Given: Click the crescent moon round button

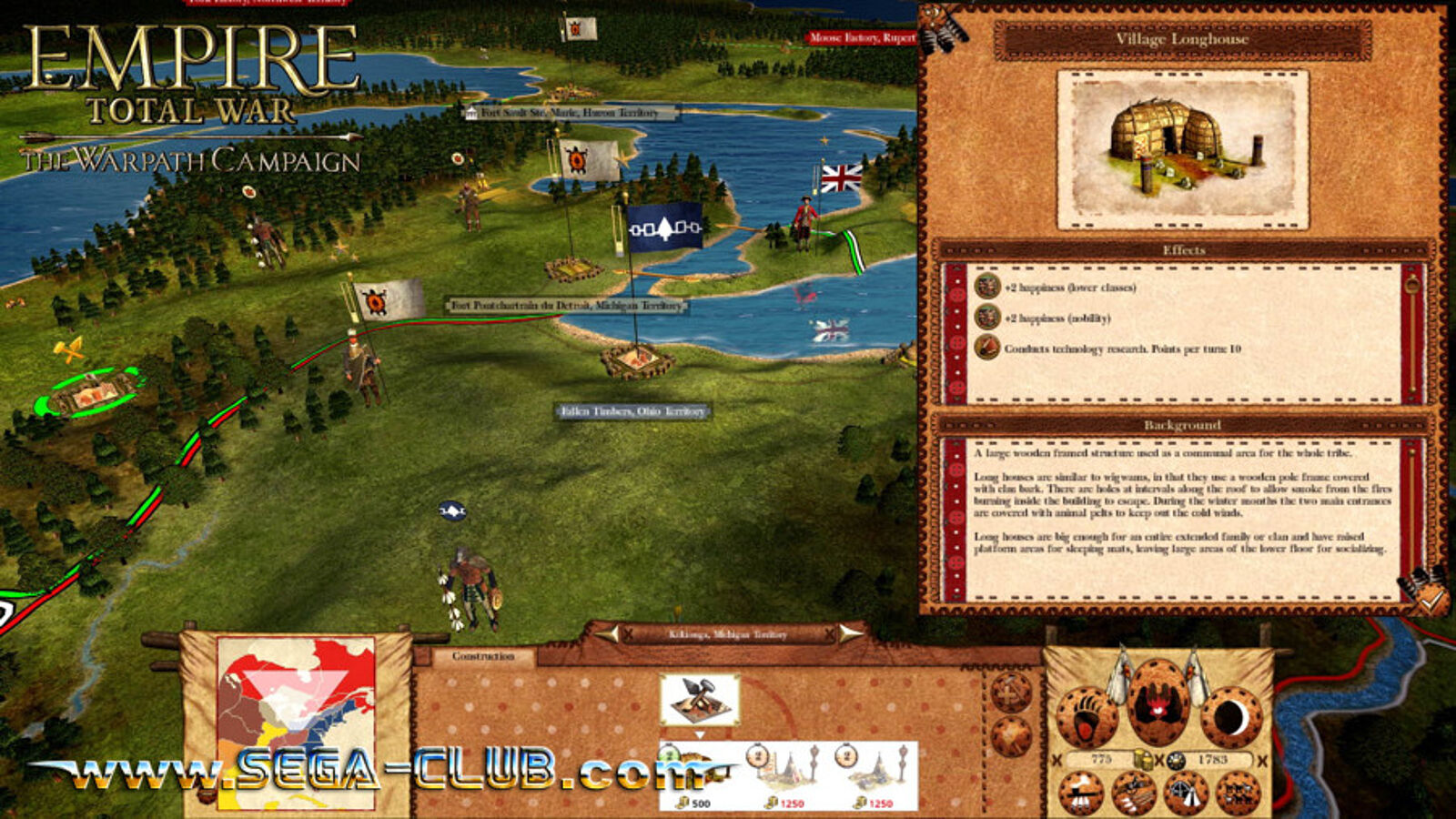Looking at the screenshot, I should coord(1229,717).
